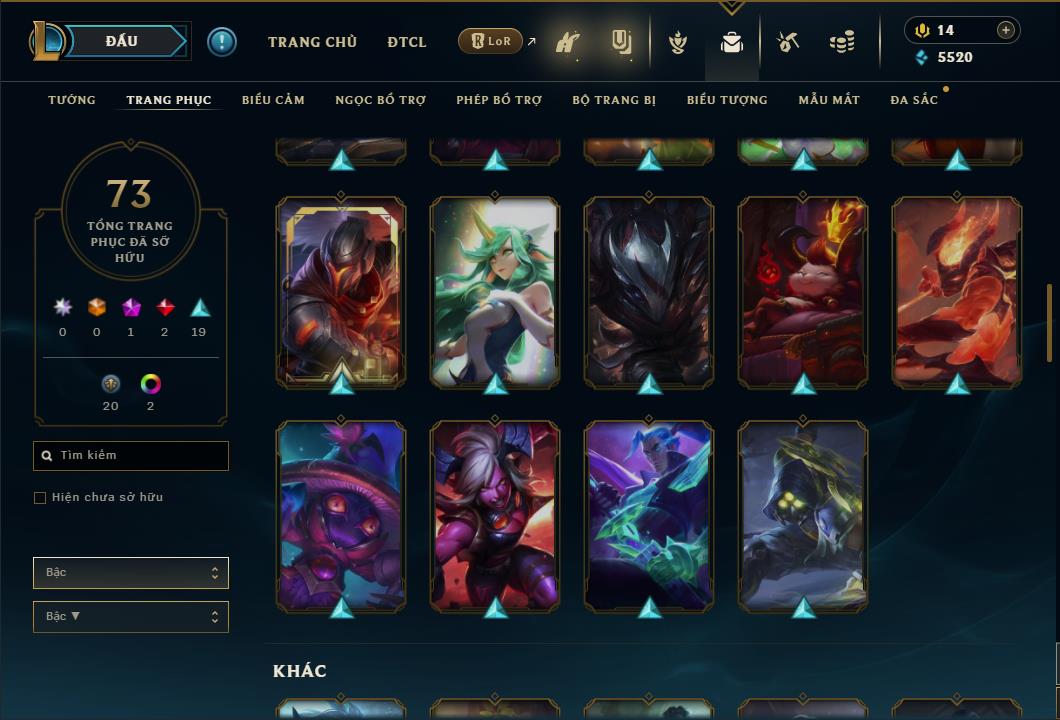
Task: Open the NGỌC BỔ TRỢ tab
Action: click(380, 100)
